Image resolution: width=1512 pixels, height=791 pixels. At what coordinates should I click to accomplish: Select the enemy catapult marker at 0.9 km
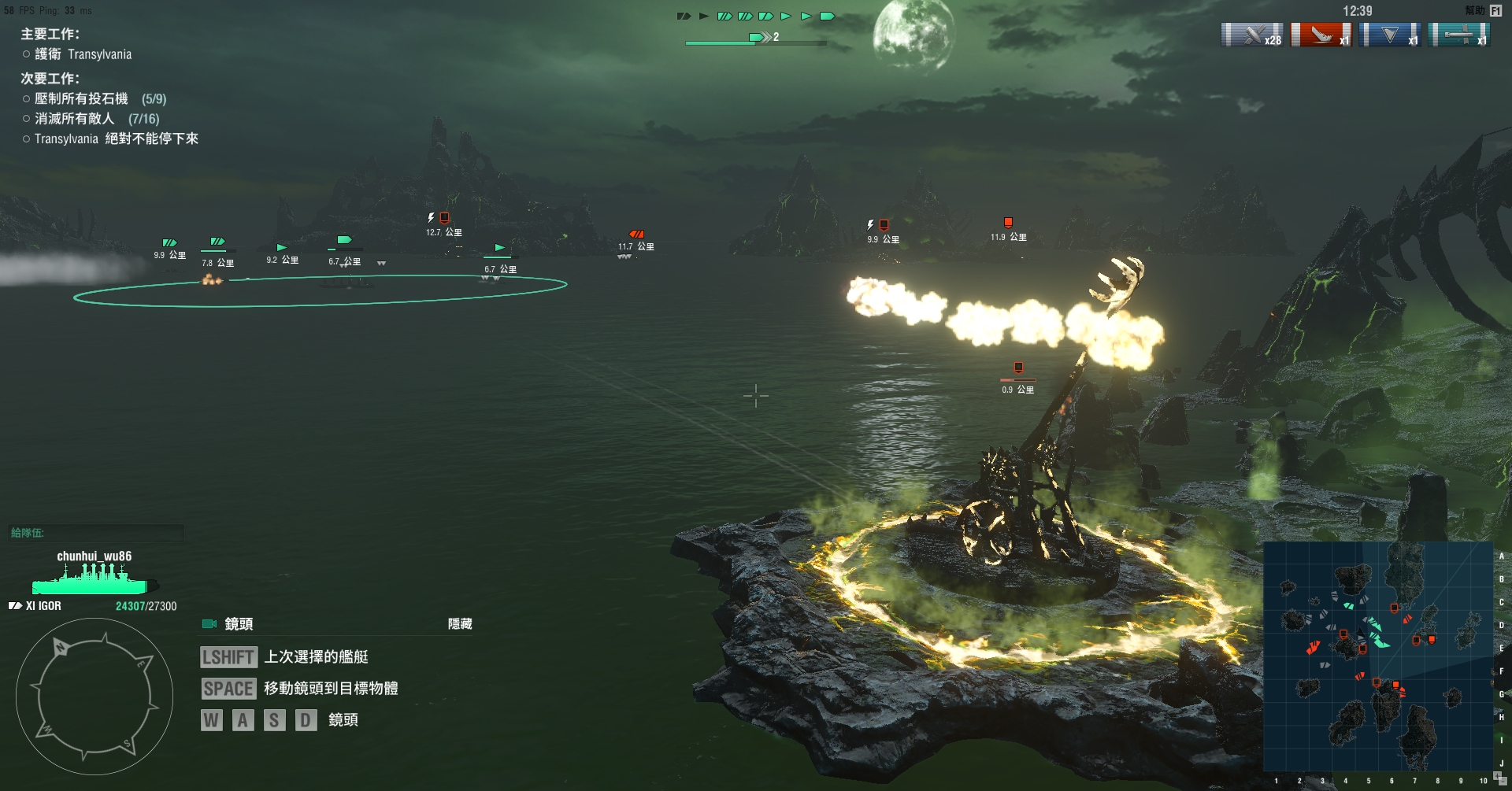pos(1018,368)
